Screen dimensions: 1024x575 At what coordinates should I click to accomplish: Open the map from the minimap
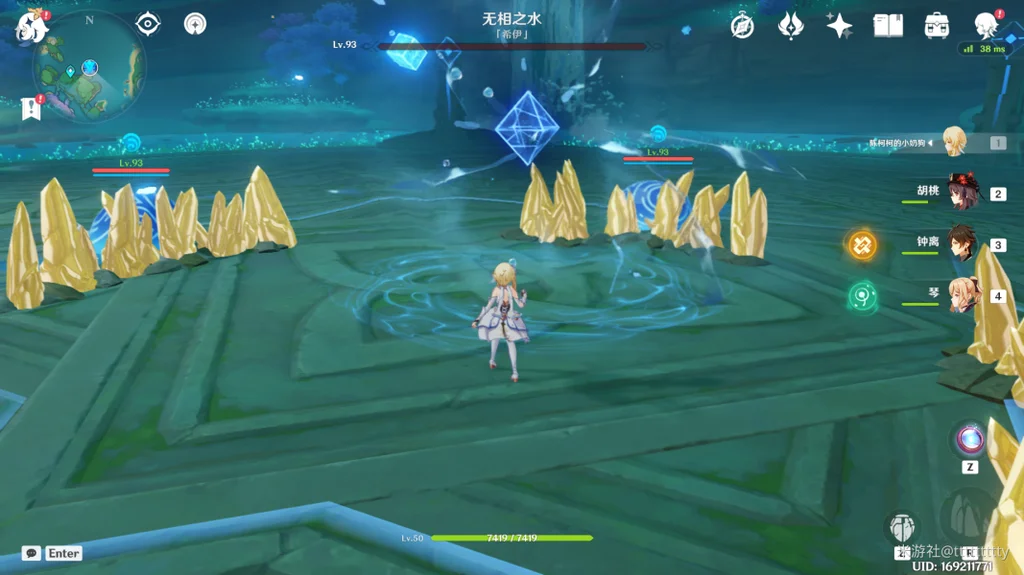click(88, 70)
